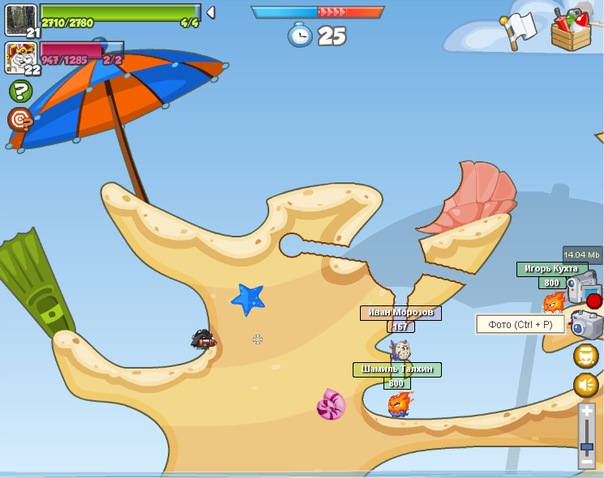Click the white surrender flag icon
Image resolution: width=604 pixels, height=478 pixels.
coord(521,27)
